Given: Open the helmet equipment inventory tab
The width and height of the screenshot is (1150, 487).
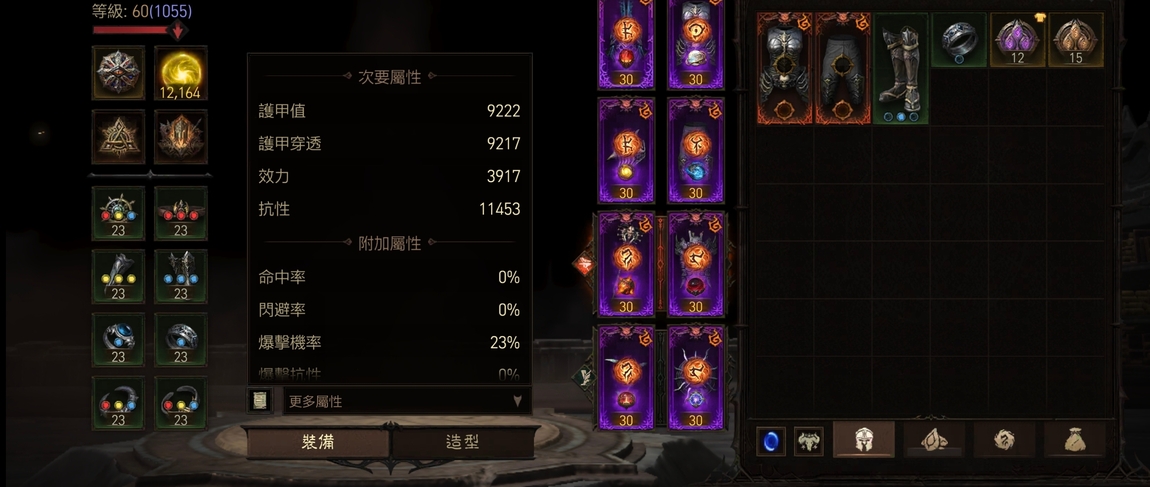Looking at the screenshot, I should (864, 440).
